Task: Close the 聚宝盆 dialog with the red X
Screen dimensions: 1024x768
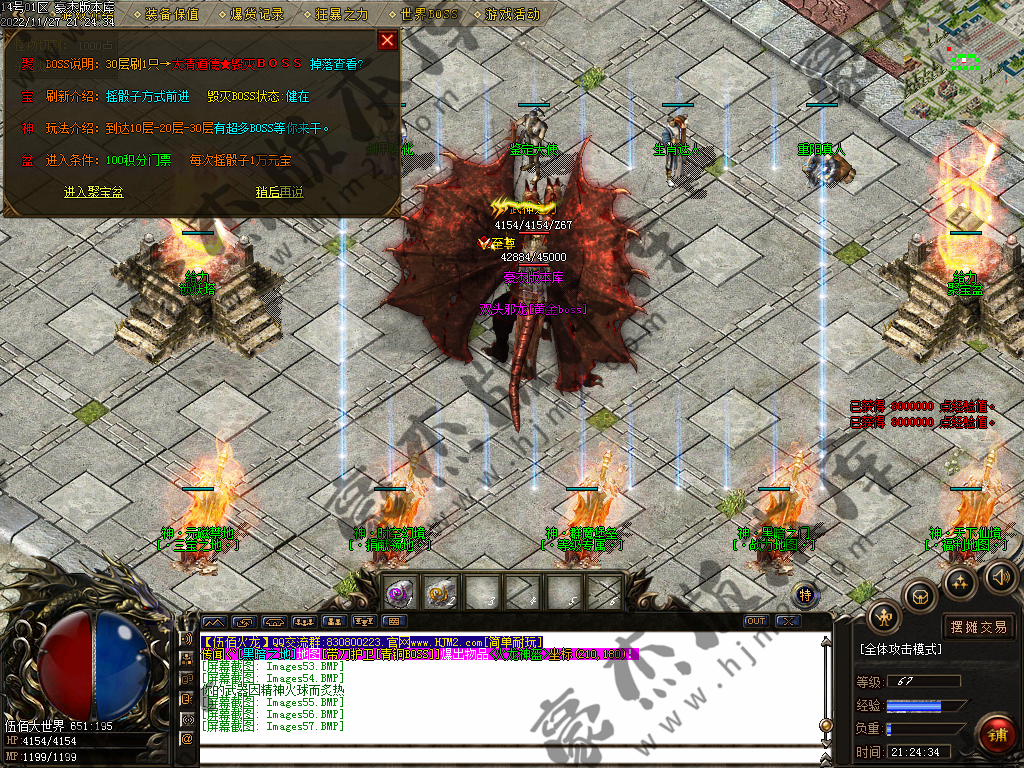Action: 387,41
